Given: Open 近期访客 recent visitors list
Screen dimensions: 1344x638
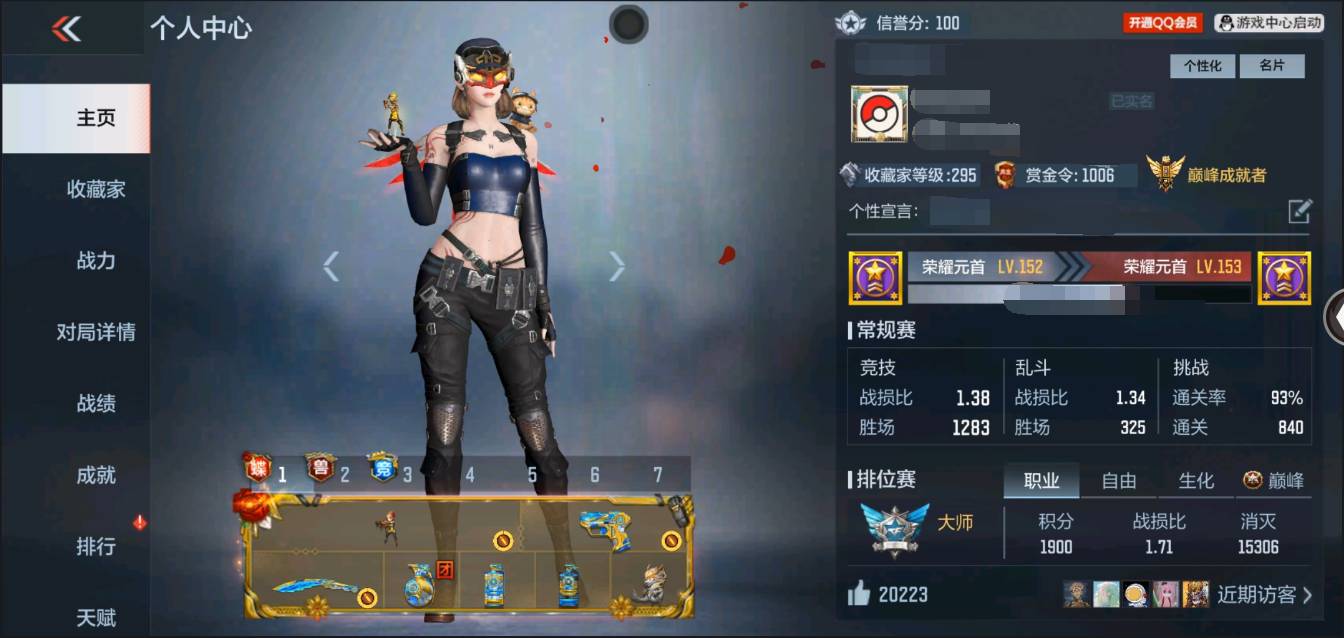Looking at the screenshot, I should click(1264, 595).
